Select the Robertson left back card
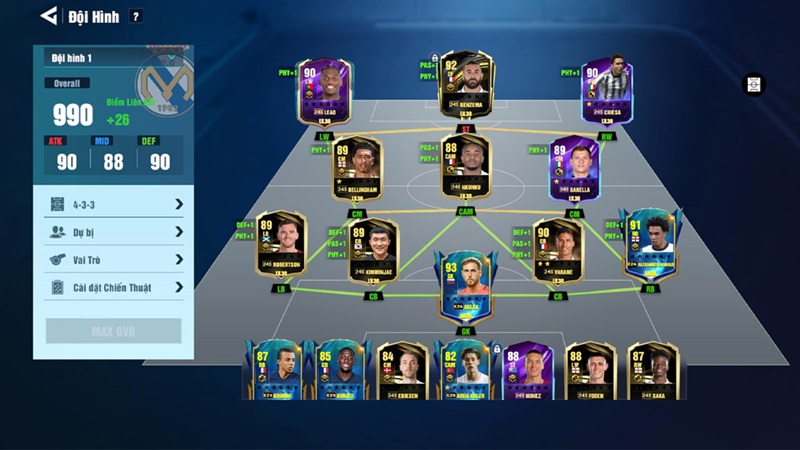Image resolution: width=800 pixels, height=450 pixels. pyautogui.click(x=281, y=245)
